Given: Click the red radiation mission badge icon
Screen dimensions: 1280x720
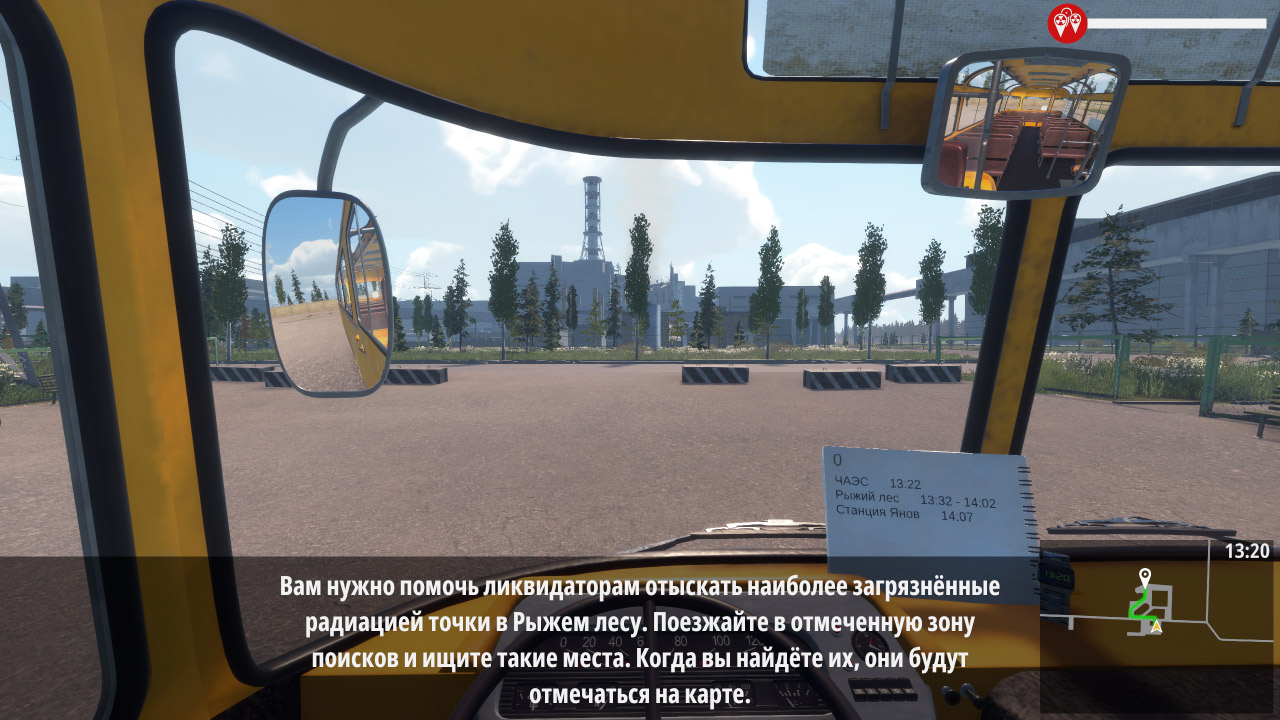Looking at the screenshot, I should [1068, 21].
